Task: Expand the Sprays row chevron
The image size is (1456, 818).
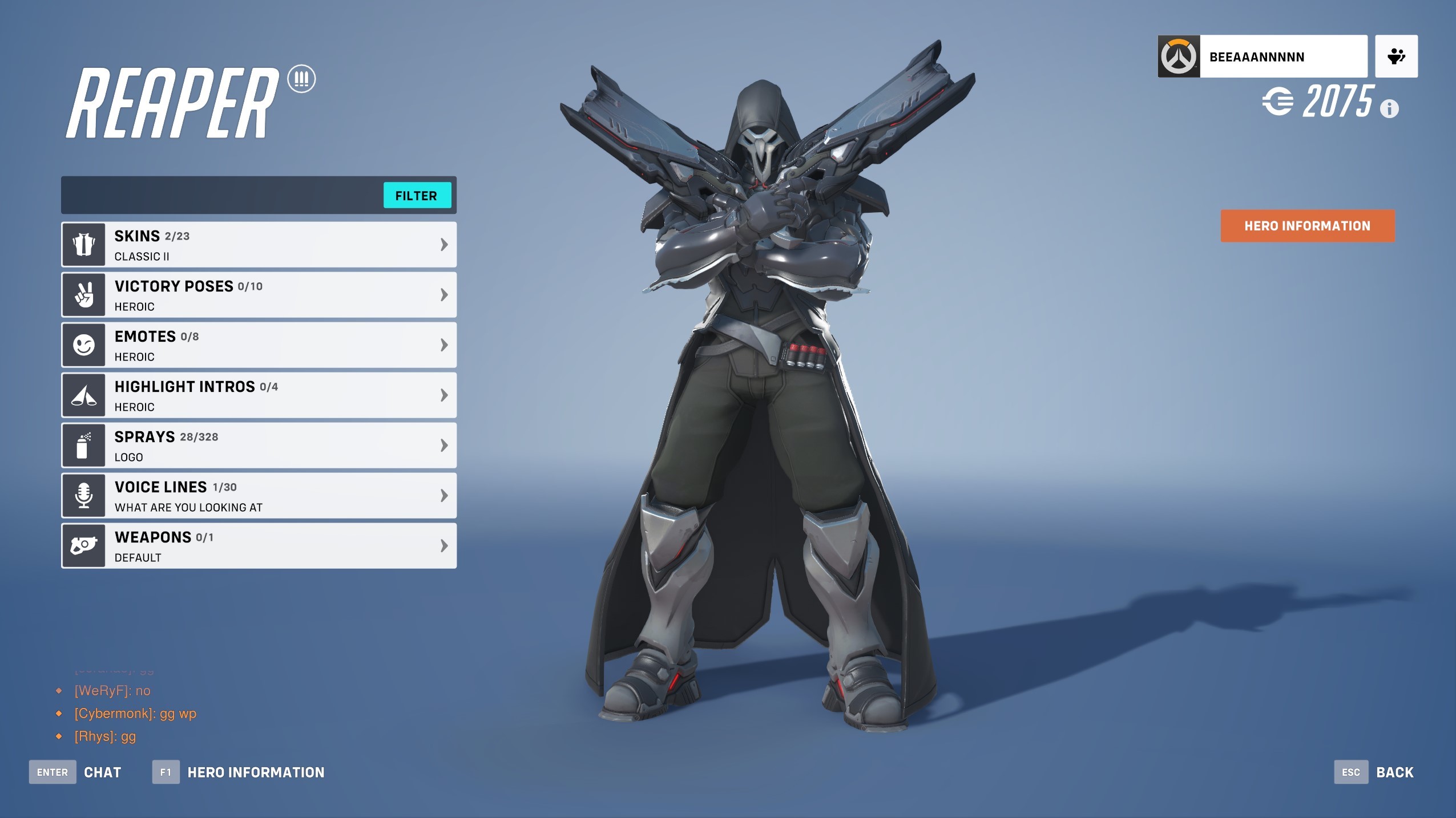Action: coord(443,445)
